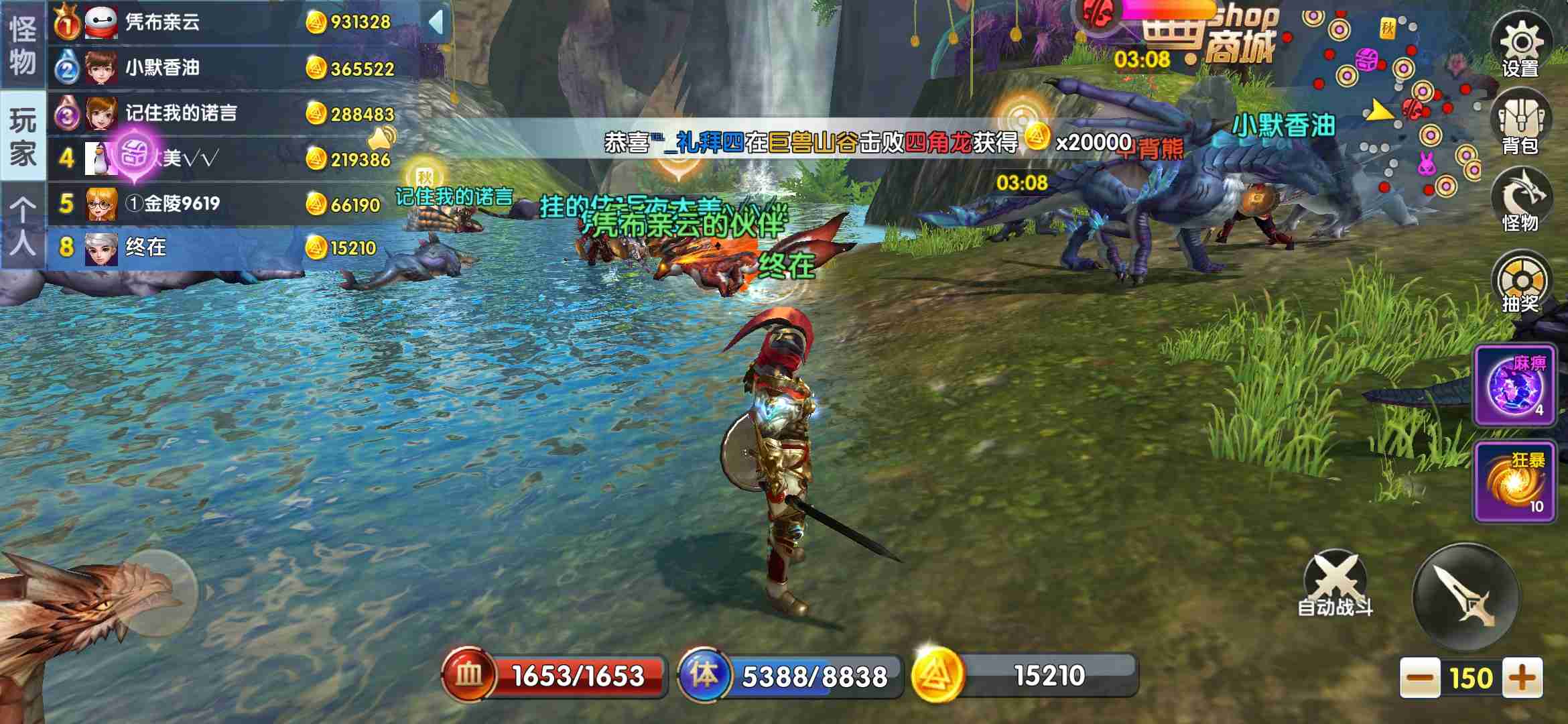Open the 设置 settings gear
The height and width of the screenshot is (724, 1568).
(x=1520, y=46)
